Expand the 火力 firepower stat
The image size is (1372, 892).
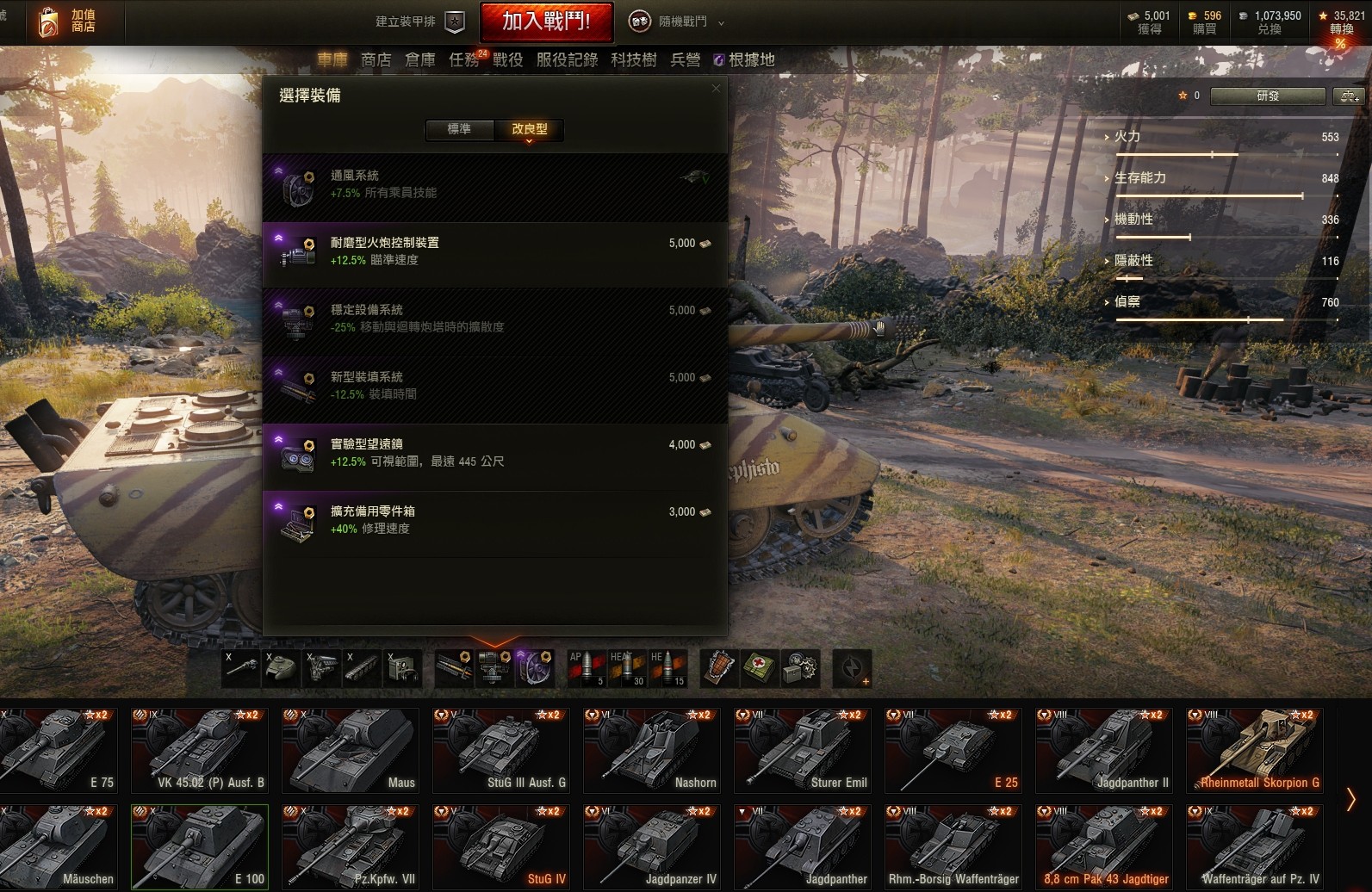tap(1127, 137)
